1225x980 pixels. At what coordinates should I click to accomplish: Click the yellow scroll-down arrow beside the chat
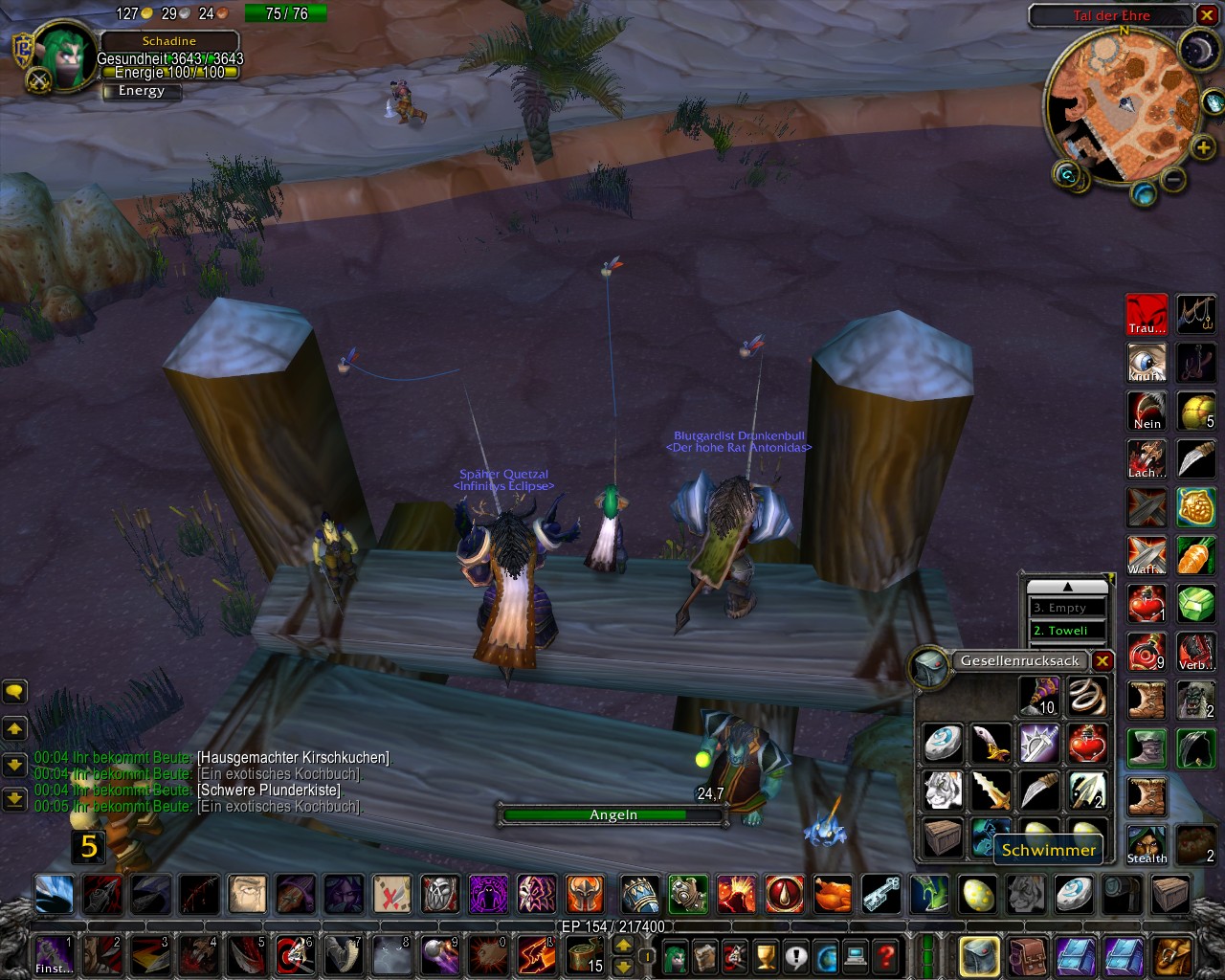click(13, 766)
